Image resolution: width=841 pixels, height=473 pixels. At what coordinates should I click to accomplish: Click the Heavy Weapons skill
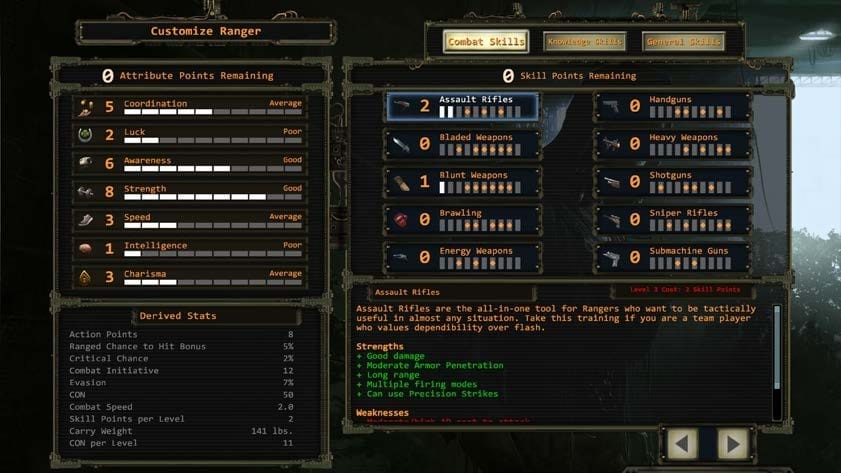pos(673,144)
